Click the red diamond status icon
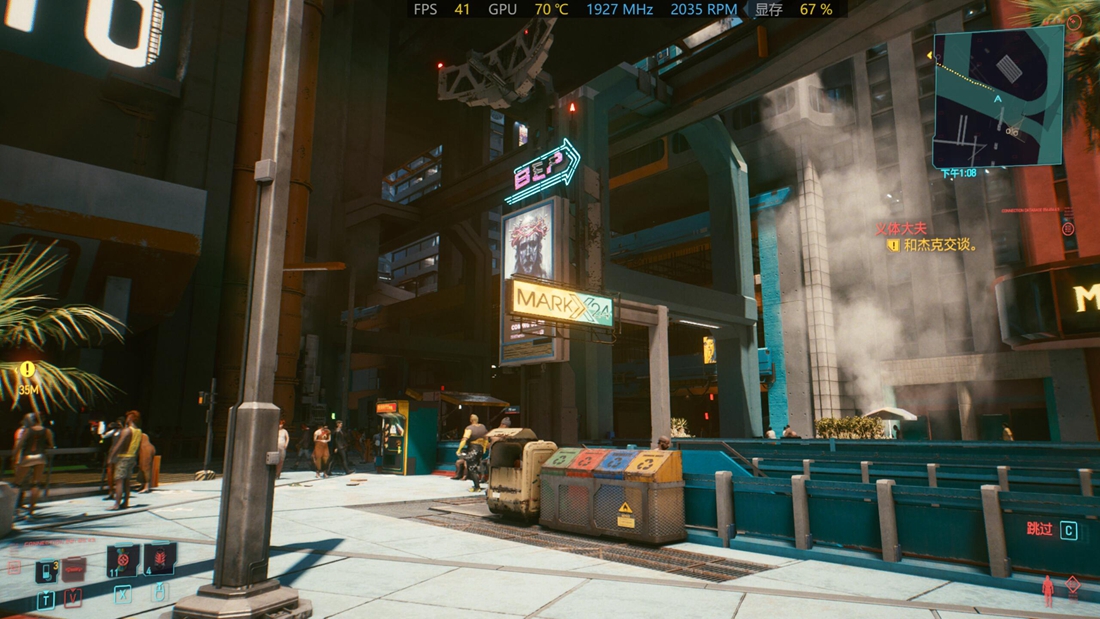The width and height of the screenshot is (1100, 619). click(1073, 585)
